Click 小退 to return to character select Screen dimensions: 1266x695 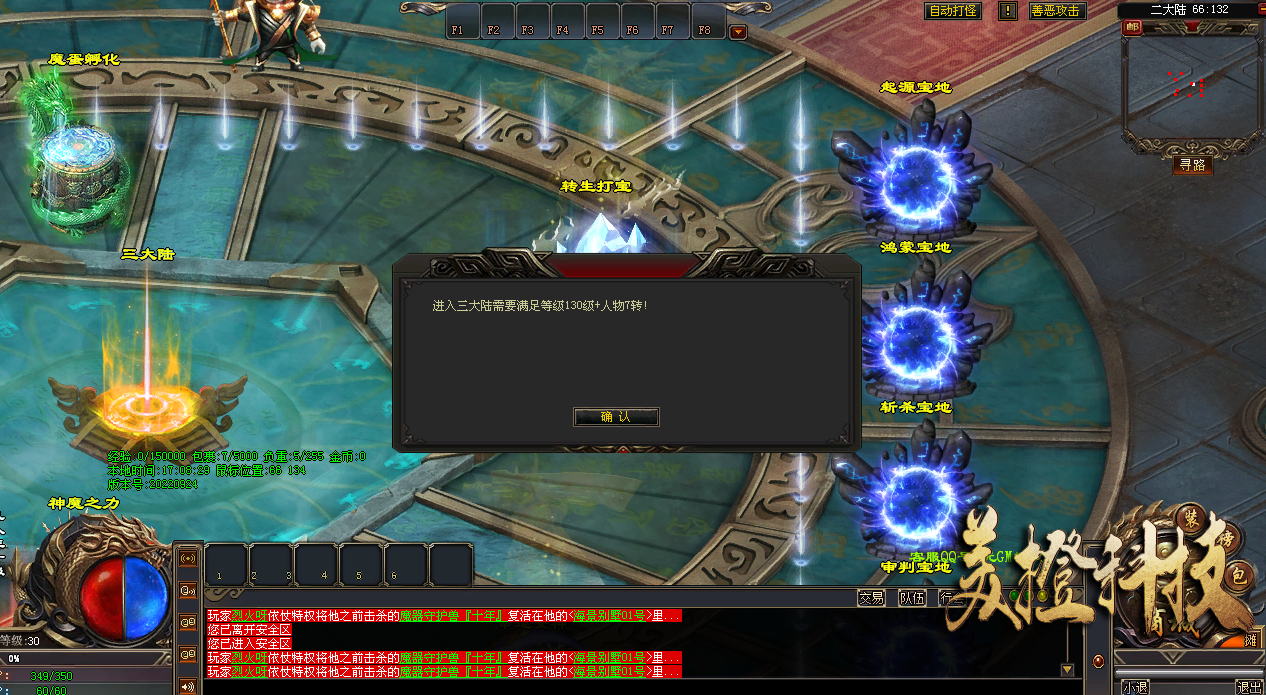[1135, 687]
